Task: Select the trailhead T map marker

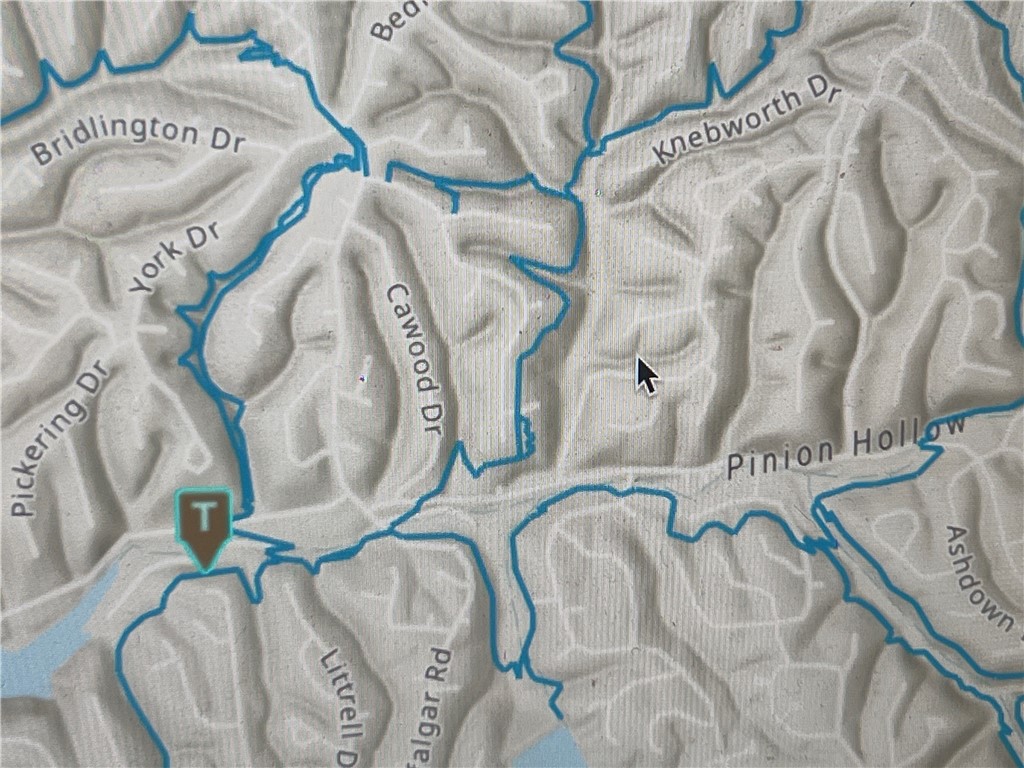Action: pos(204,525)
